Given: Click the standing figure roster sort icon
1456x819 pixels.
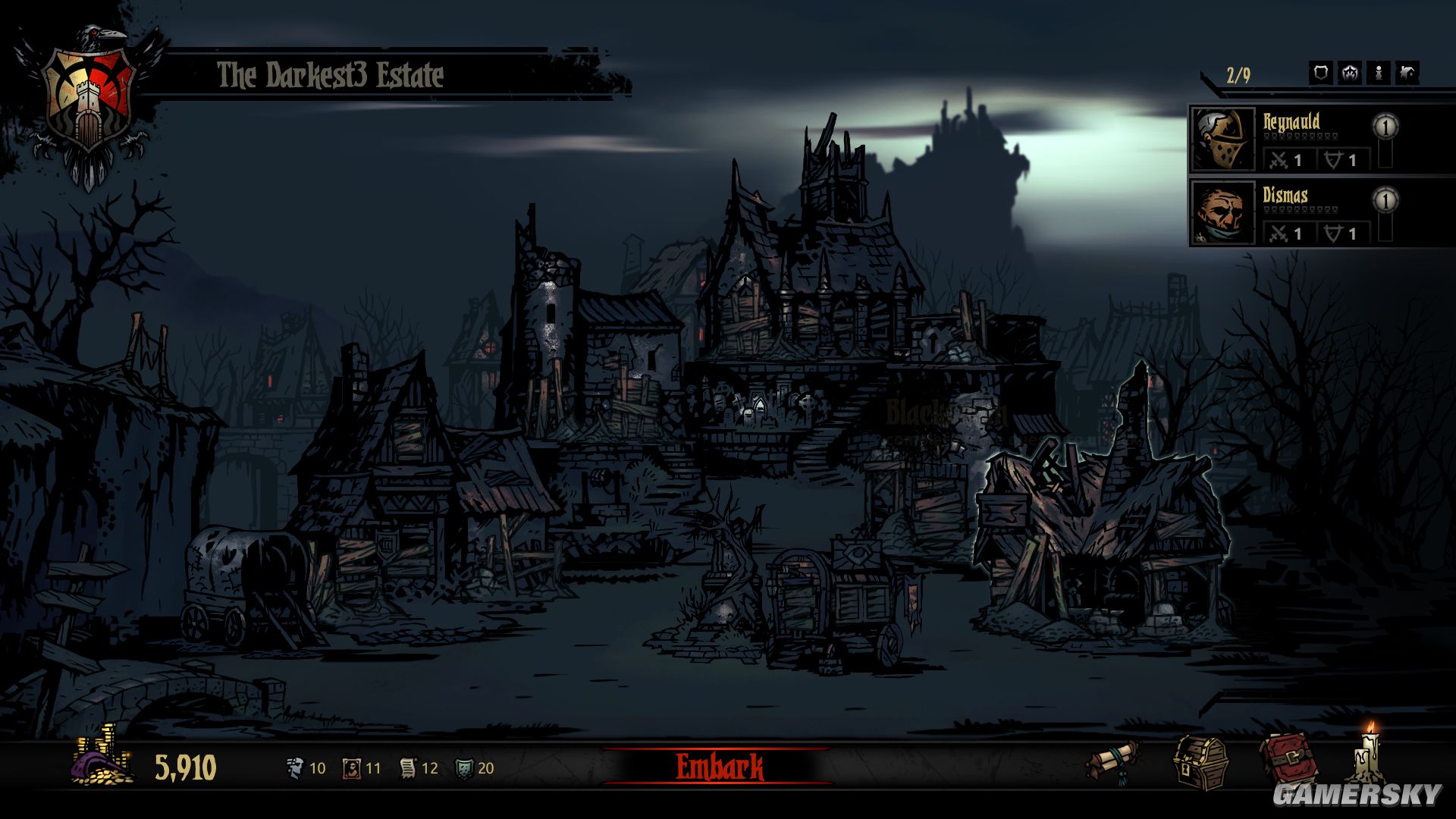Looking at the screenshot, I should (1378, 73).
